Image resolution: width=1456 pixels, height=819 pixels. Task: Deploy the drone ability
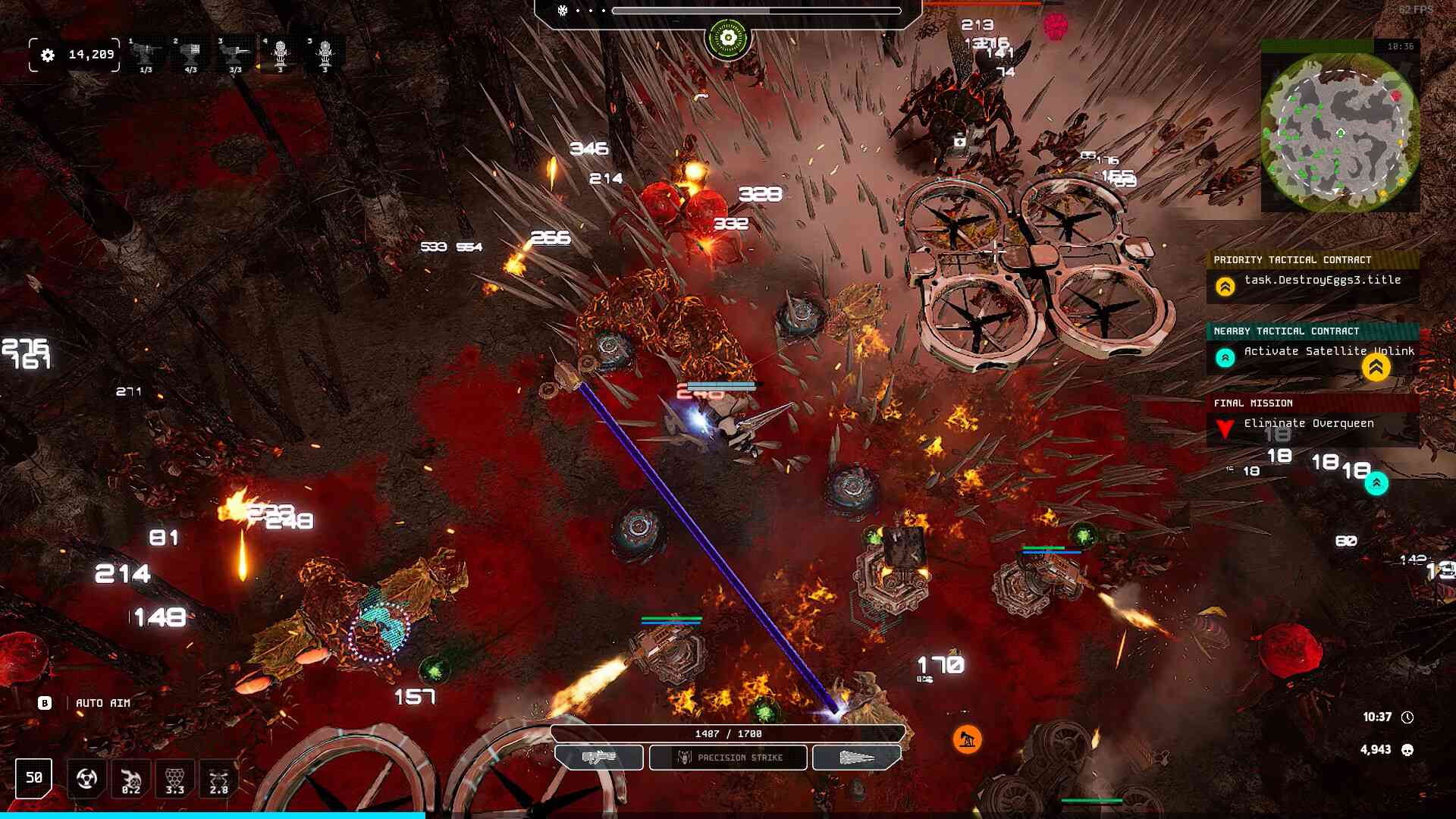pyautogui.click(x=218, y=779)
